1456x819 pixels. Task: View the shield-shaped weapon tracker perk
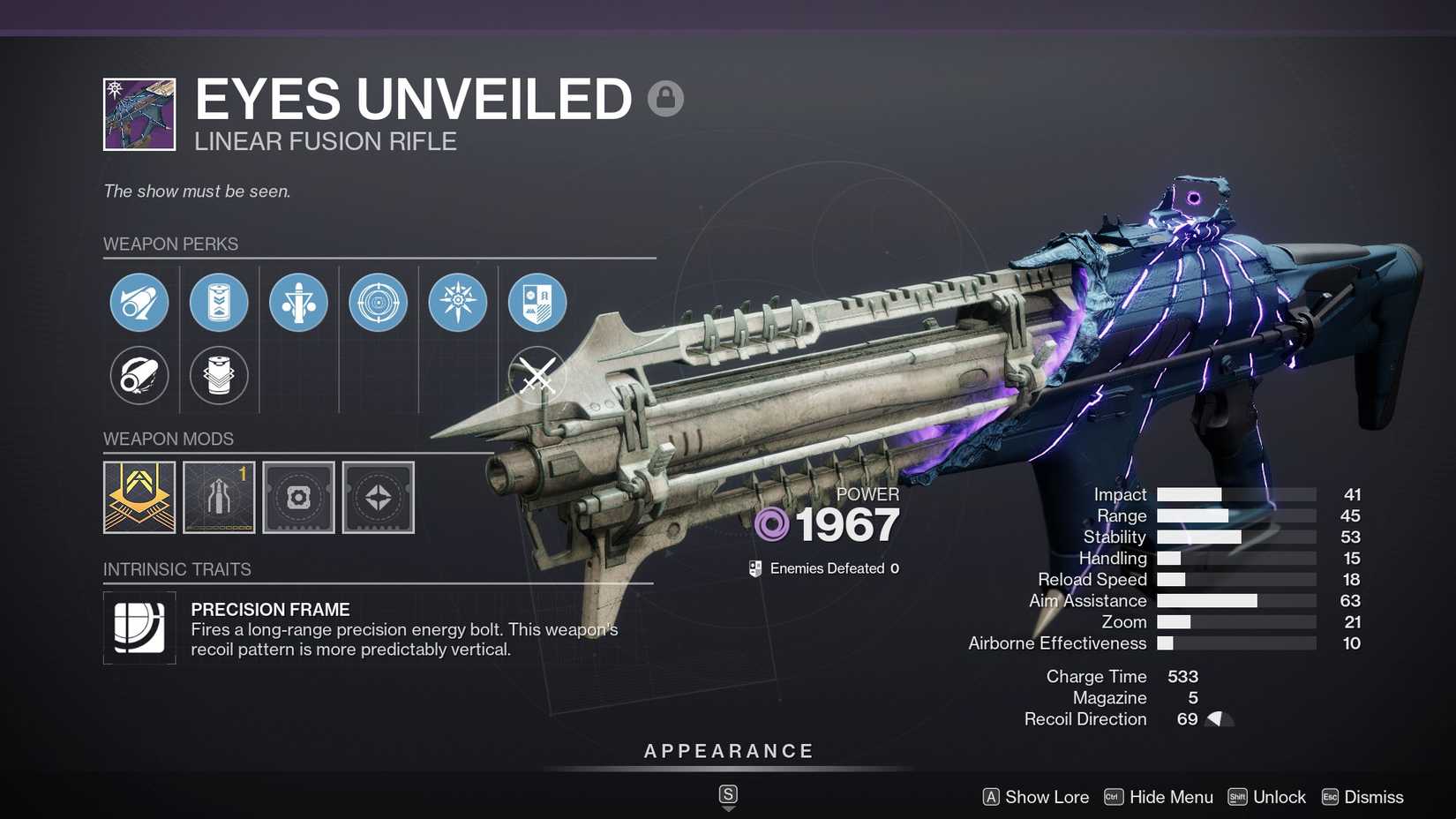click(537, 303)
